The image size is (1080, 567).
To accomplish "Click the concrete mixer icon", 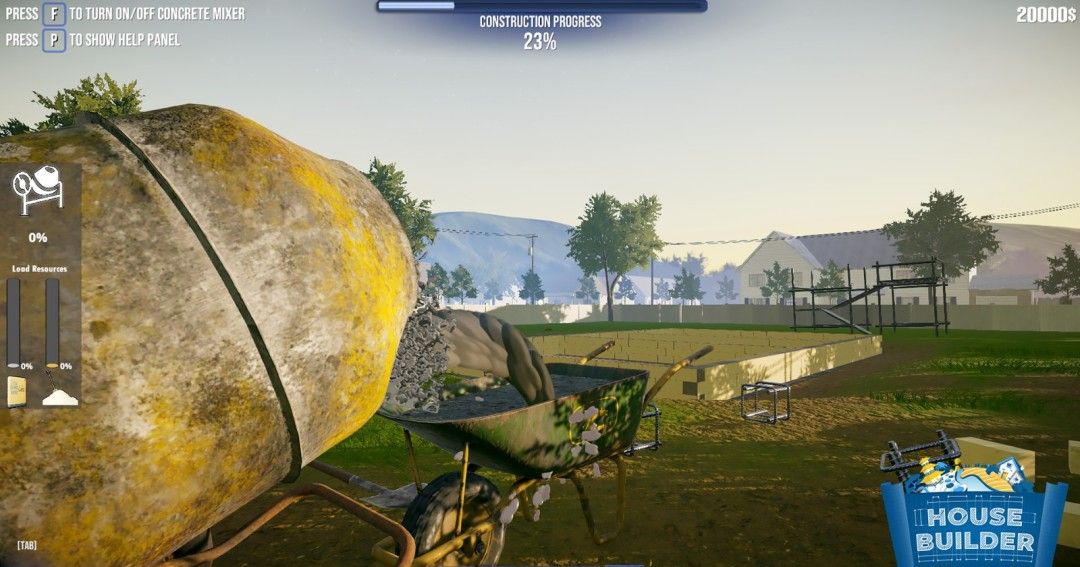I will 37,190.
